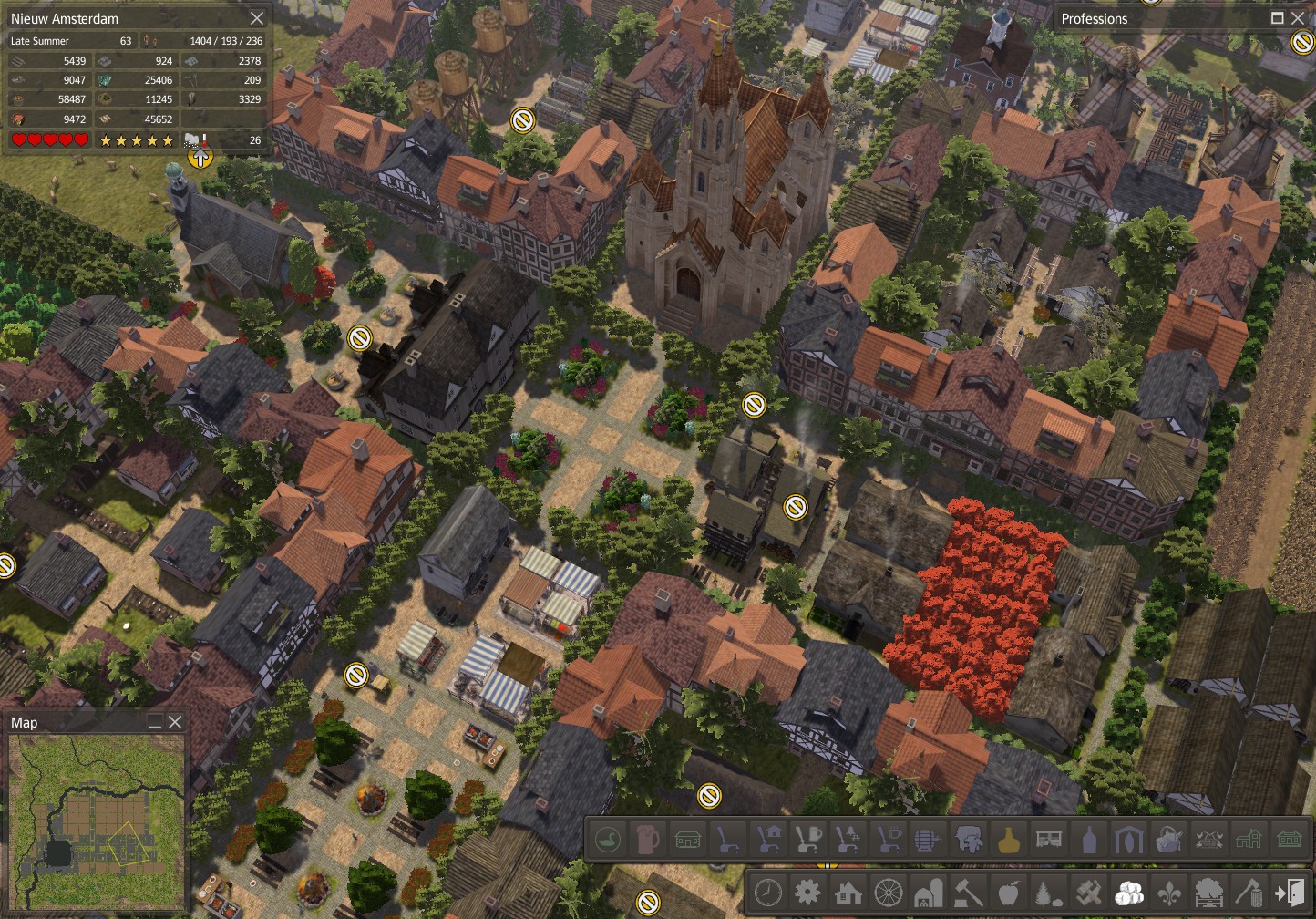Click the textiles wool bales icon
The width and height of the screenshot is (1316, 919).
coord(1129,892)
